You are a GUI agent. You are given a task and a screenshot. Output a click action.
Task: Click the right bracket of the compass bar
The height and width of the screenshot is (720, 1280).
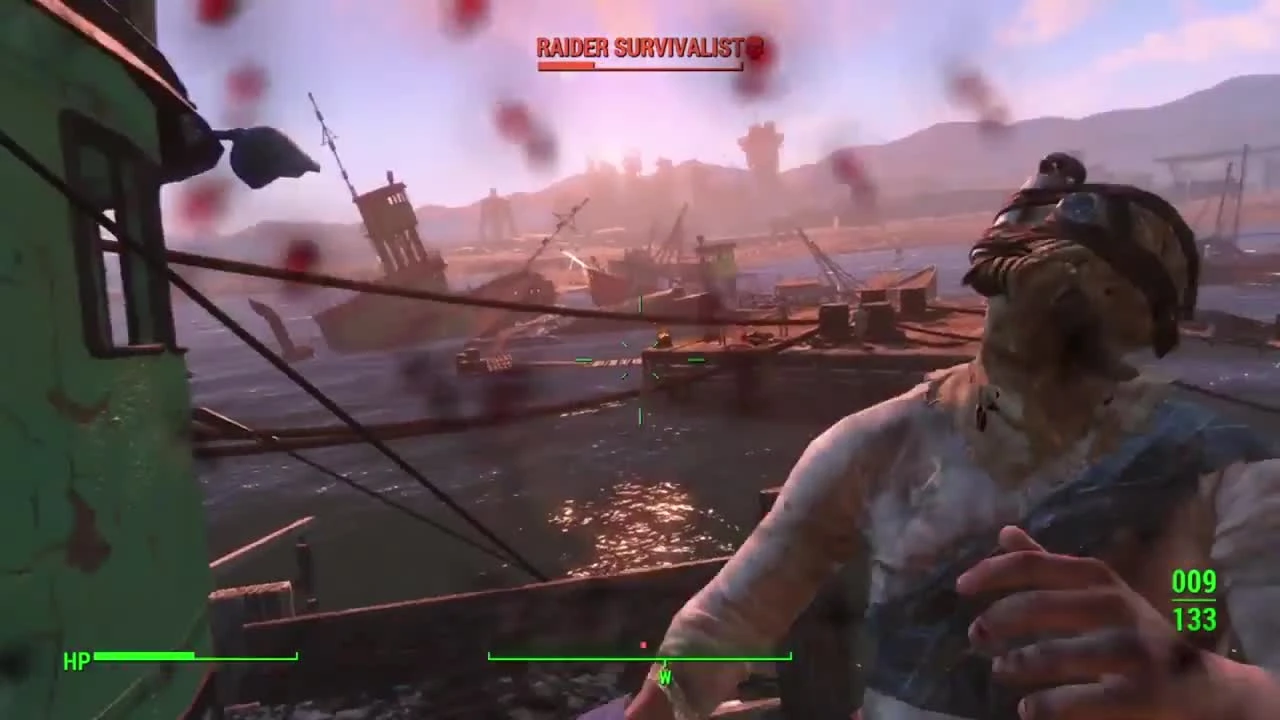[790, 655]
